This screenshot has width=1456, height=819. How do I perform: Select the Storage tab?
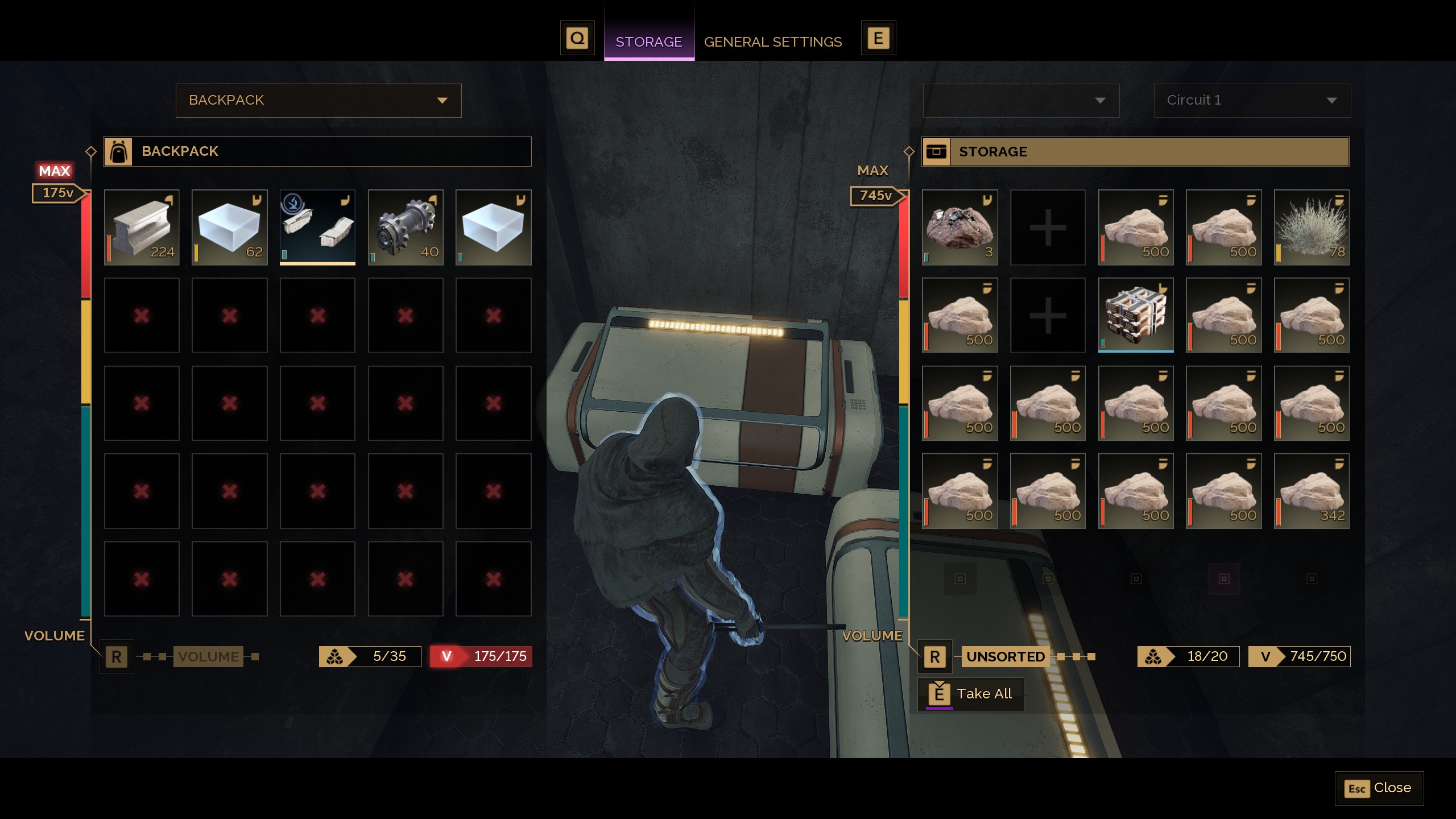[x=648, y=42]
